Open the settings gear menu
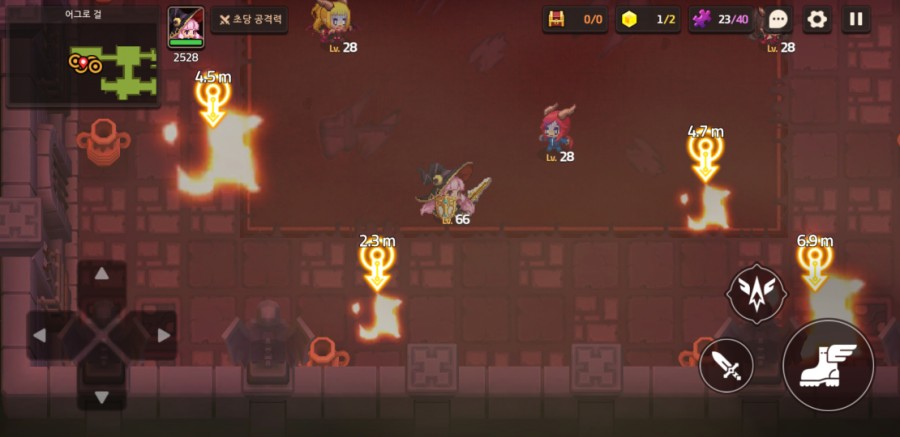 [x=817, y=19]
